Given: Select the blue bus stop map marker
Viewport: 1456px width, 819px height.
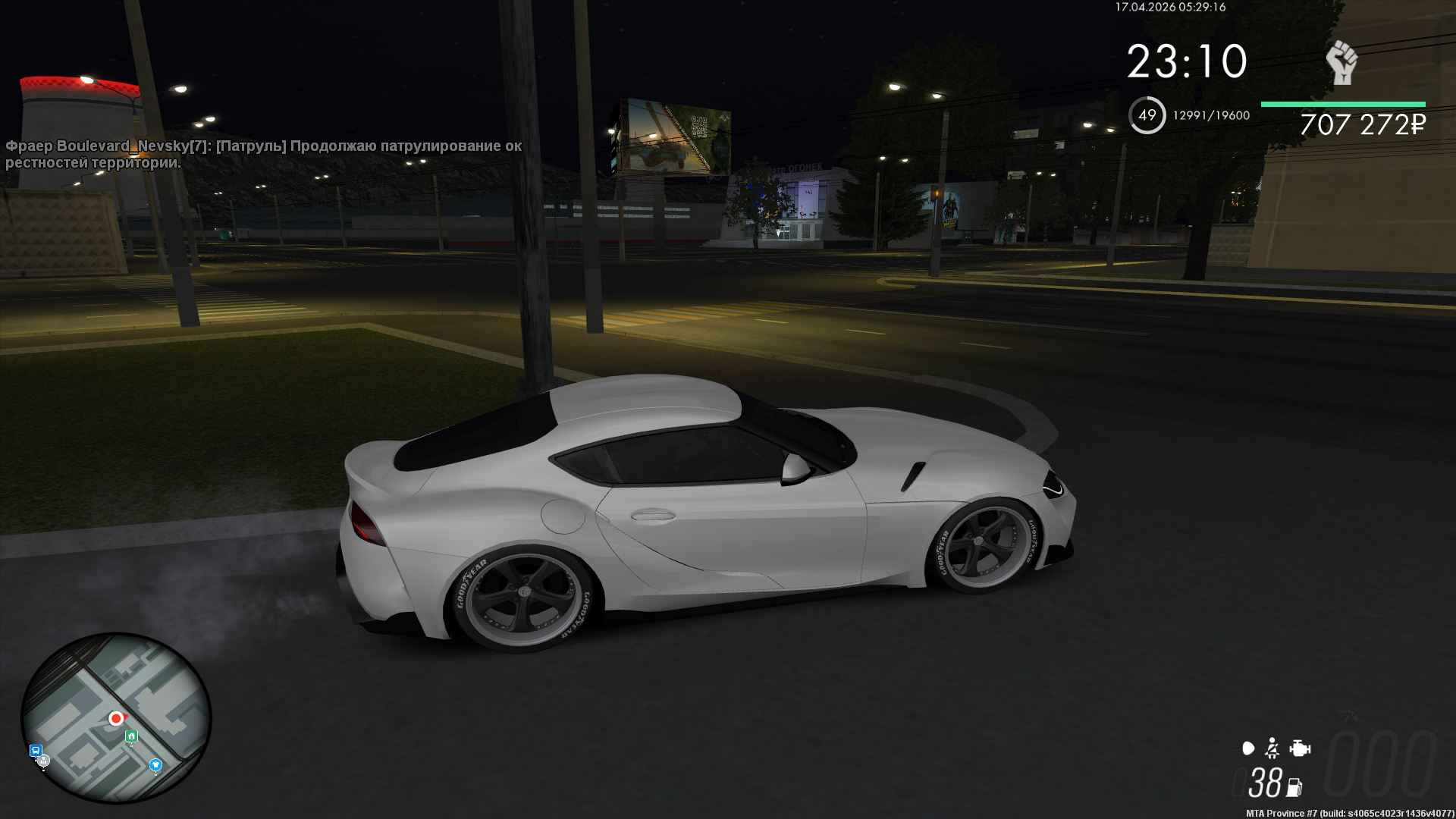Looking at the screenshot, I should pyautogui.click(x=35, y=751).
